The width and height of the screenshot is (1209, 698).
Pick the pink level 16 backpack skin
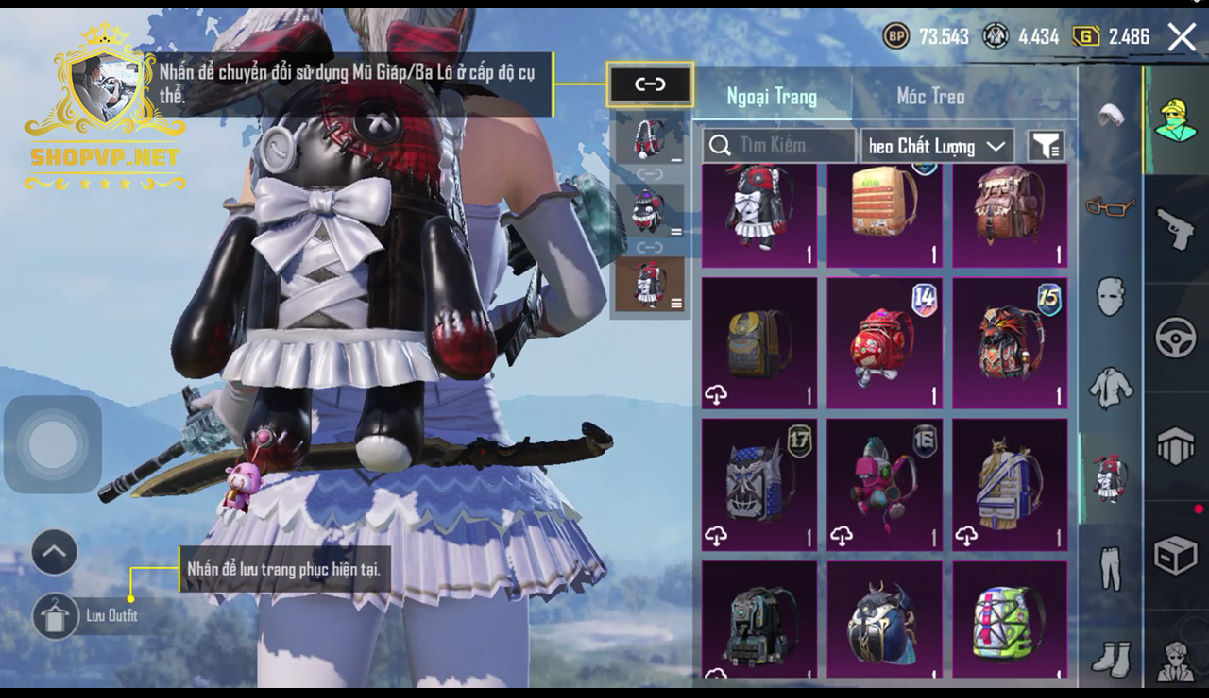[884, 484]
